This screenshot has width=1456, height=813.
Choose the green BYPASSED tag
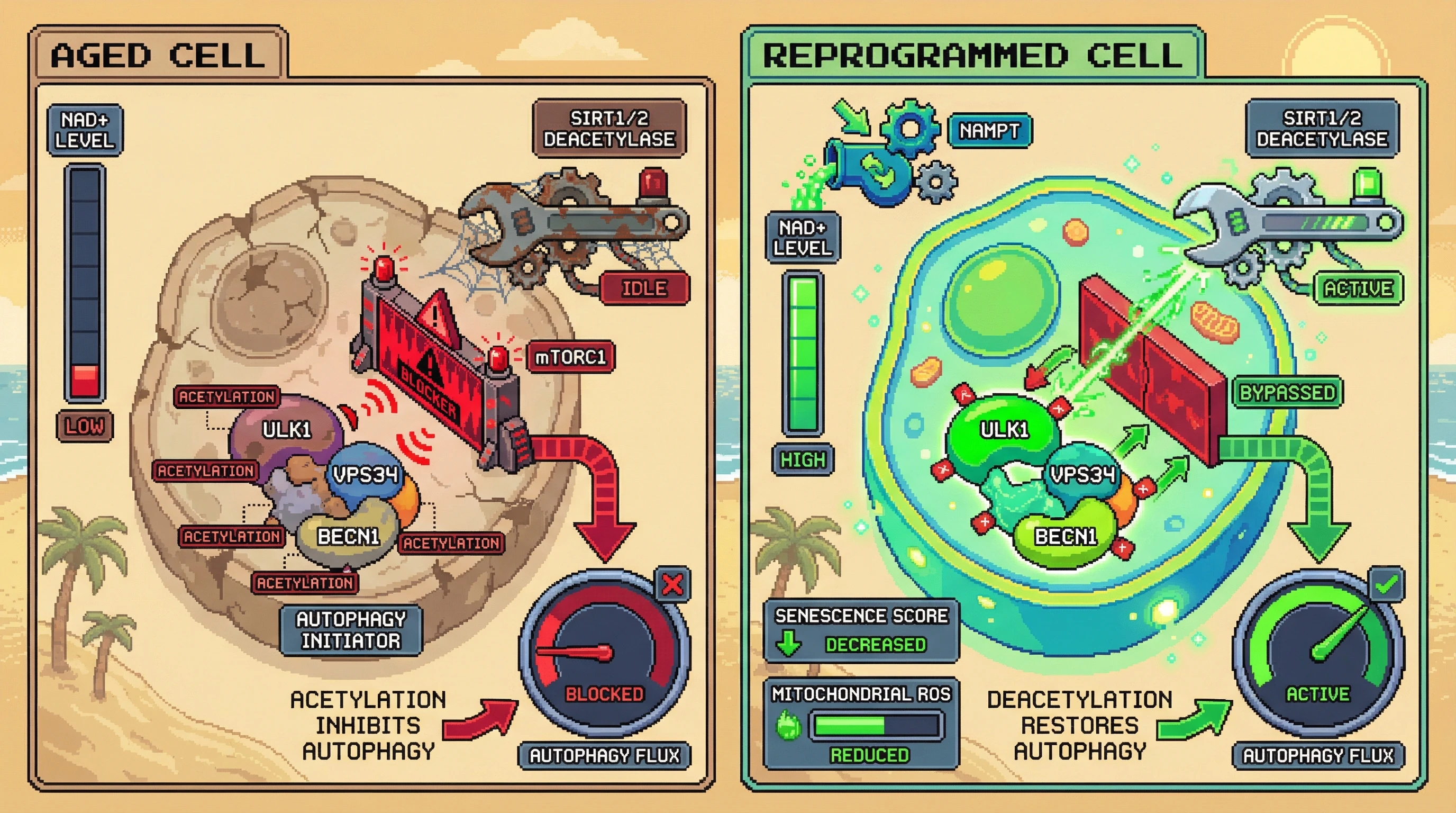coord(1287,392)
